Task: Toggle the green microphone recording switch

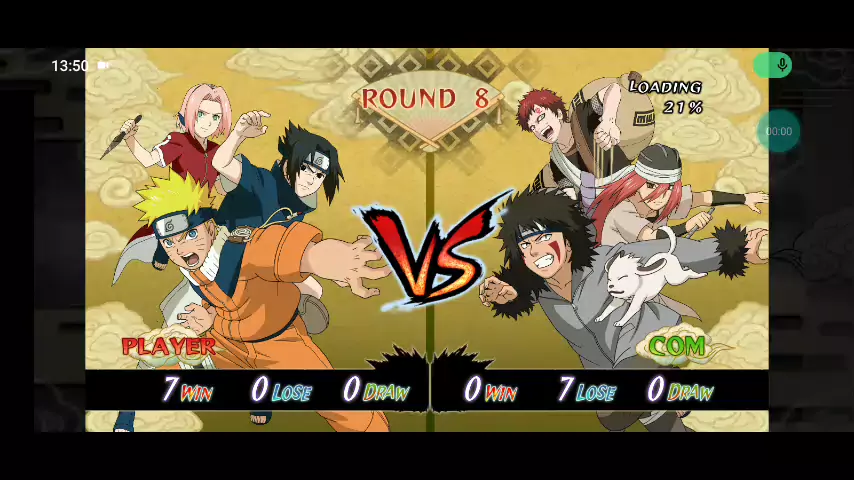Action: click(x=772, y=66)
